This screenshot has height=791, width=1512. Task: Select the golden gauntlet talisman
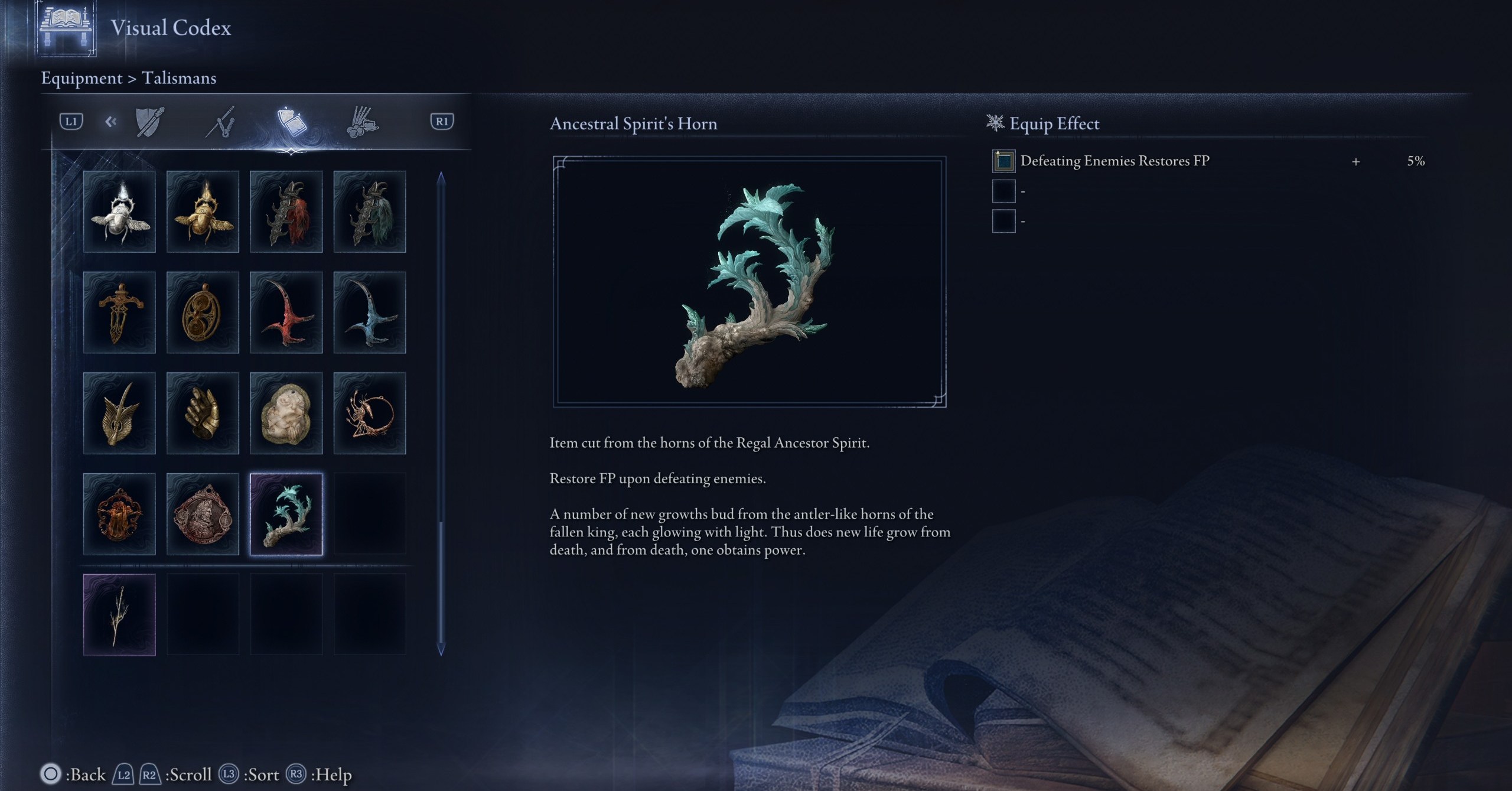tap(203, 413)
